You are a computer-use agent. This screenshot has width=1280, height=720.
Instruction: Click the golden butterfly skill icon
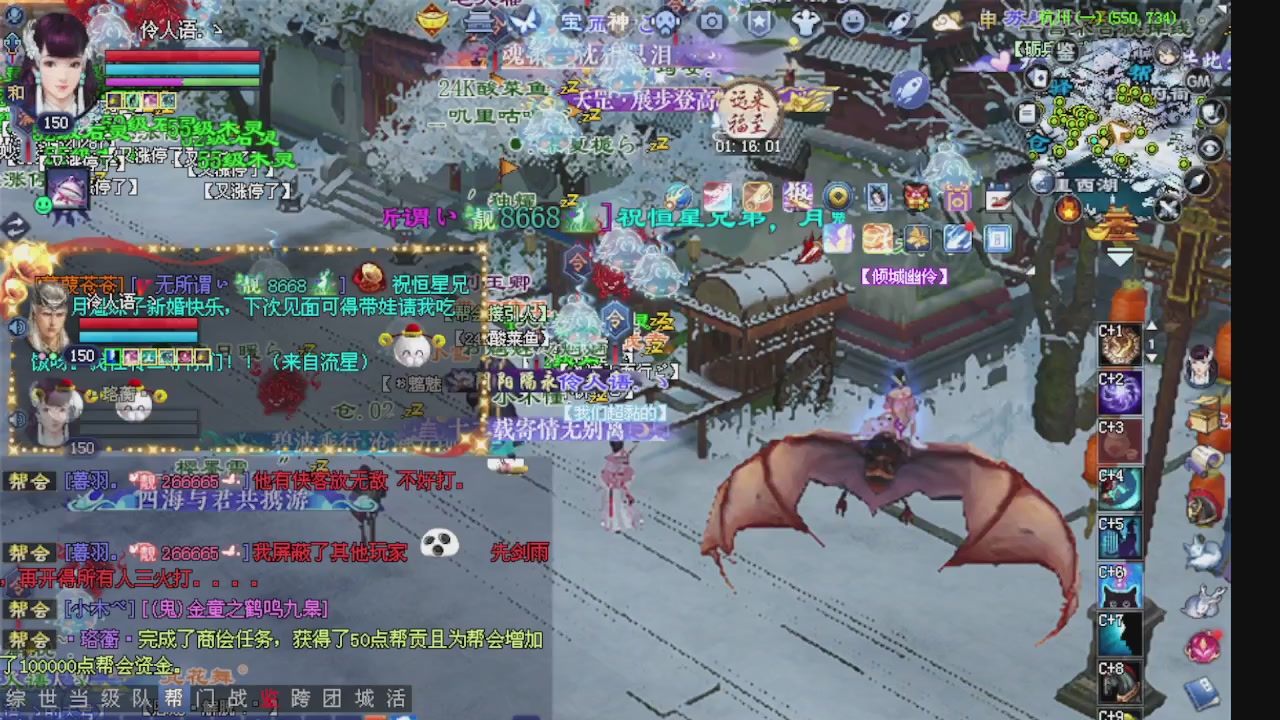(x=918, y=240)
